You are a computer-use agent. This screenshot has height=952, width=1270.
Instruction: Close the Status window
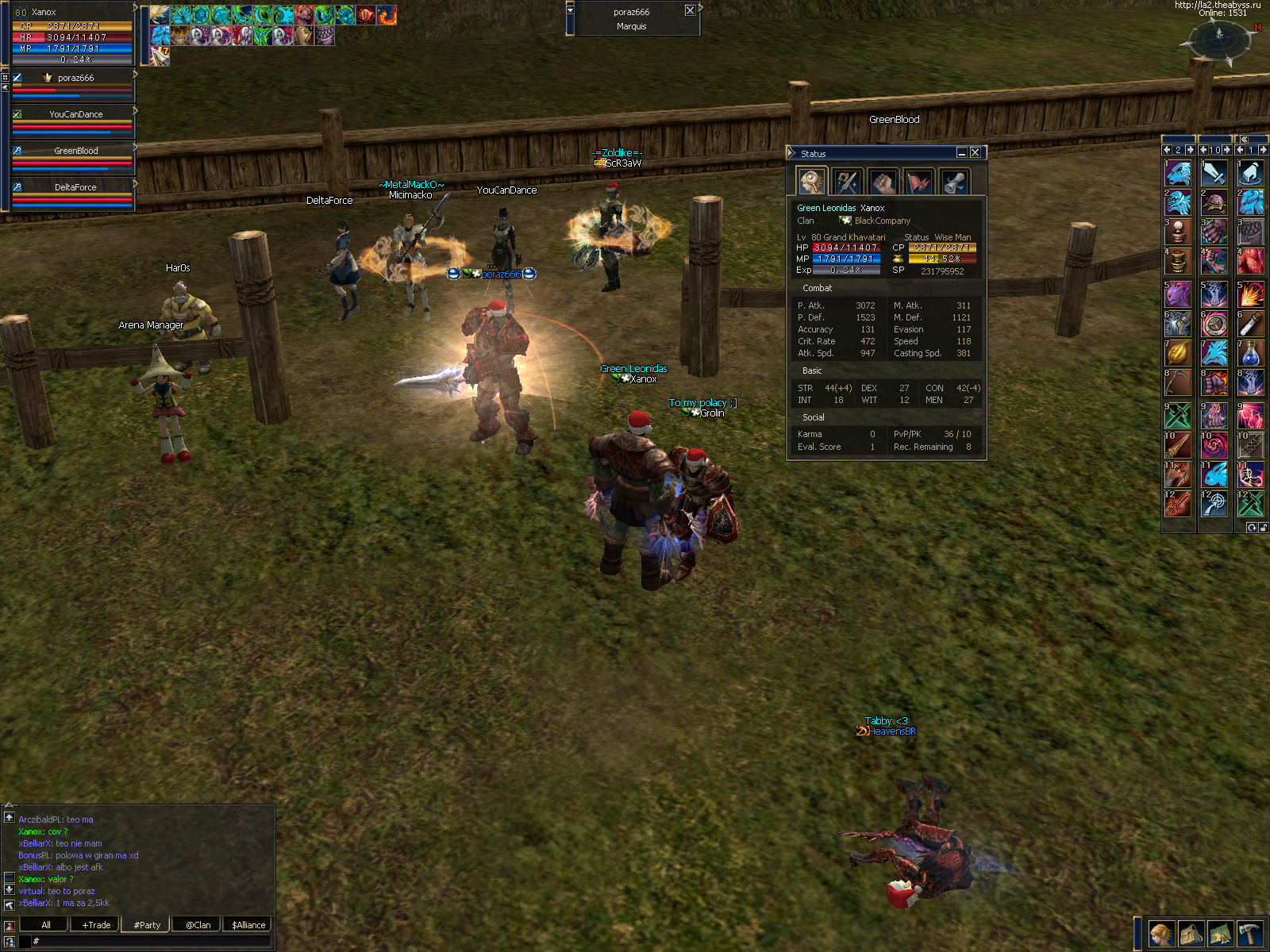pyautogui.click(x=976, y=152)
